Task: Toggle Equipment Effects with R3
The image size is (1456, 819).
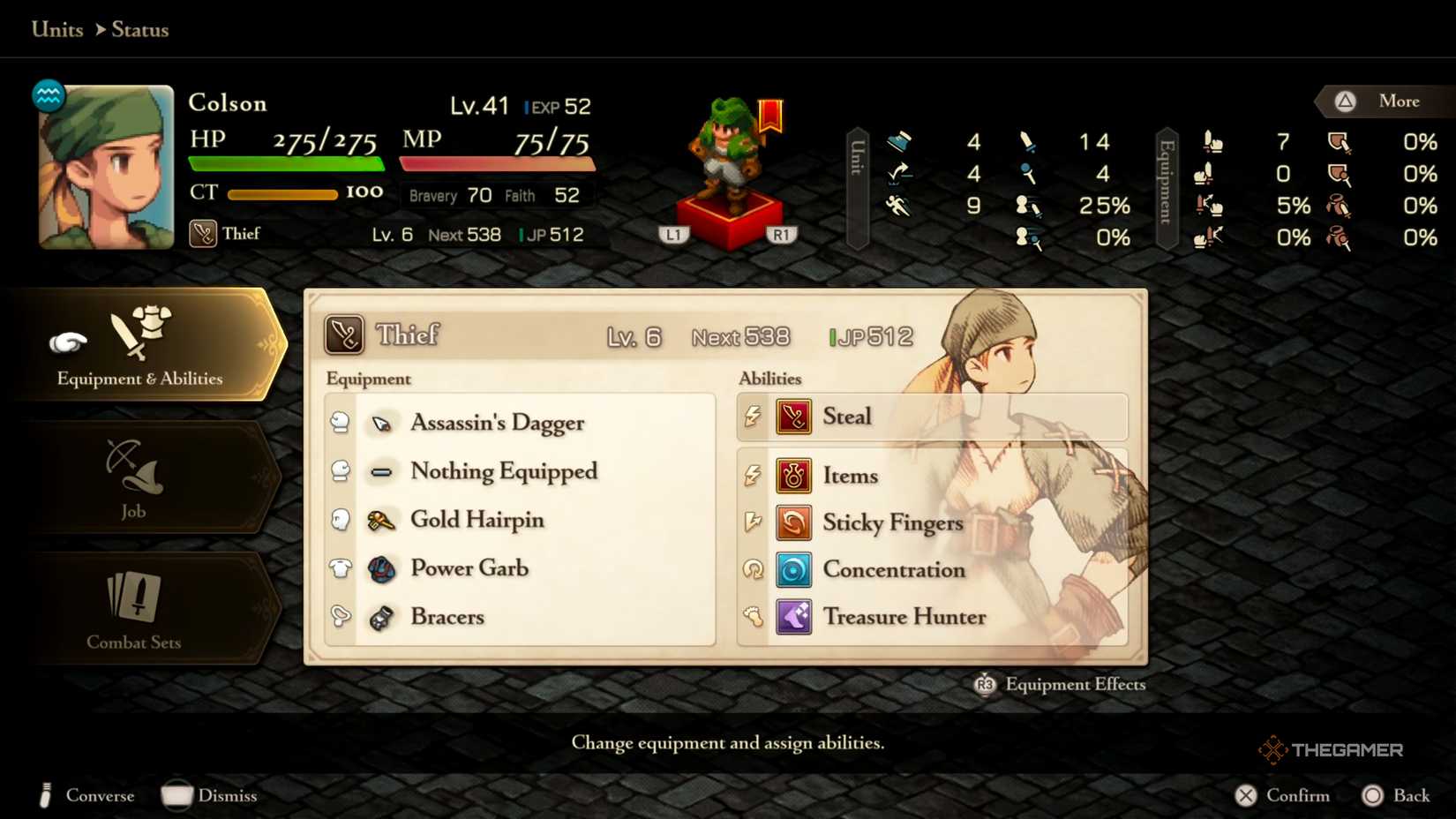Action: (x=986, y=684)
